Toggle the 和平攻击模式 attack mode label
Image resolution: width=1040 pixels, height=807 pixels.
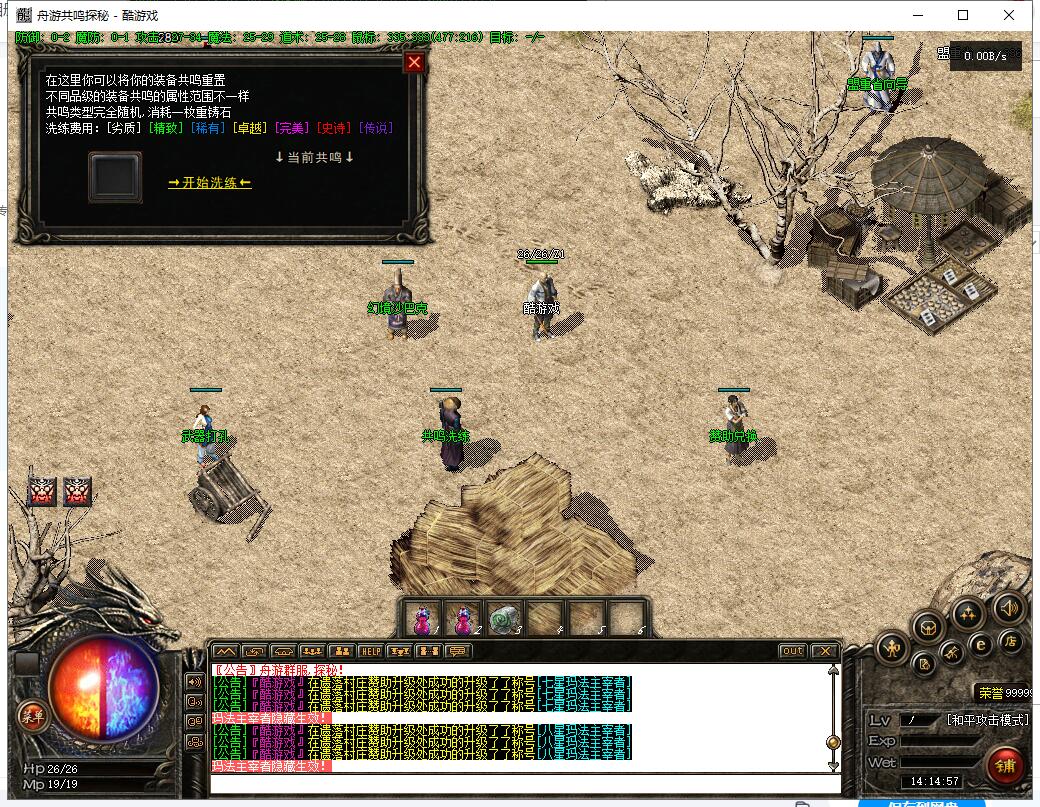(987, 720)
